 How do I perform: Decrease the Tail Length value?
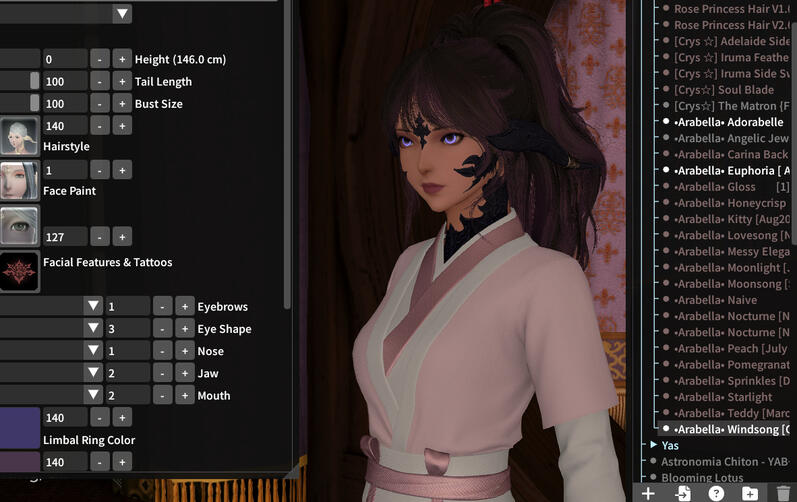(x=99, y=81)
